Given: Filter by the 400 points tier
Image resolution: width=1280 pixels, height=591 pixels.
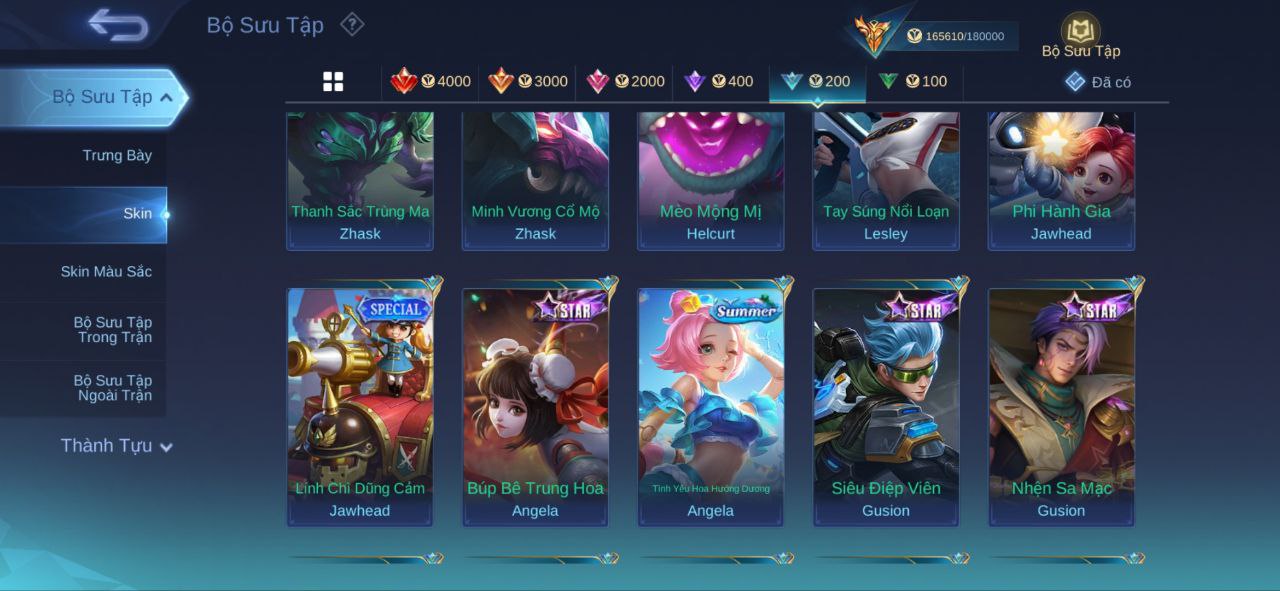Looking at the screenshot, I should coord(719,82).
